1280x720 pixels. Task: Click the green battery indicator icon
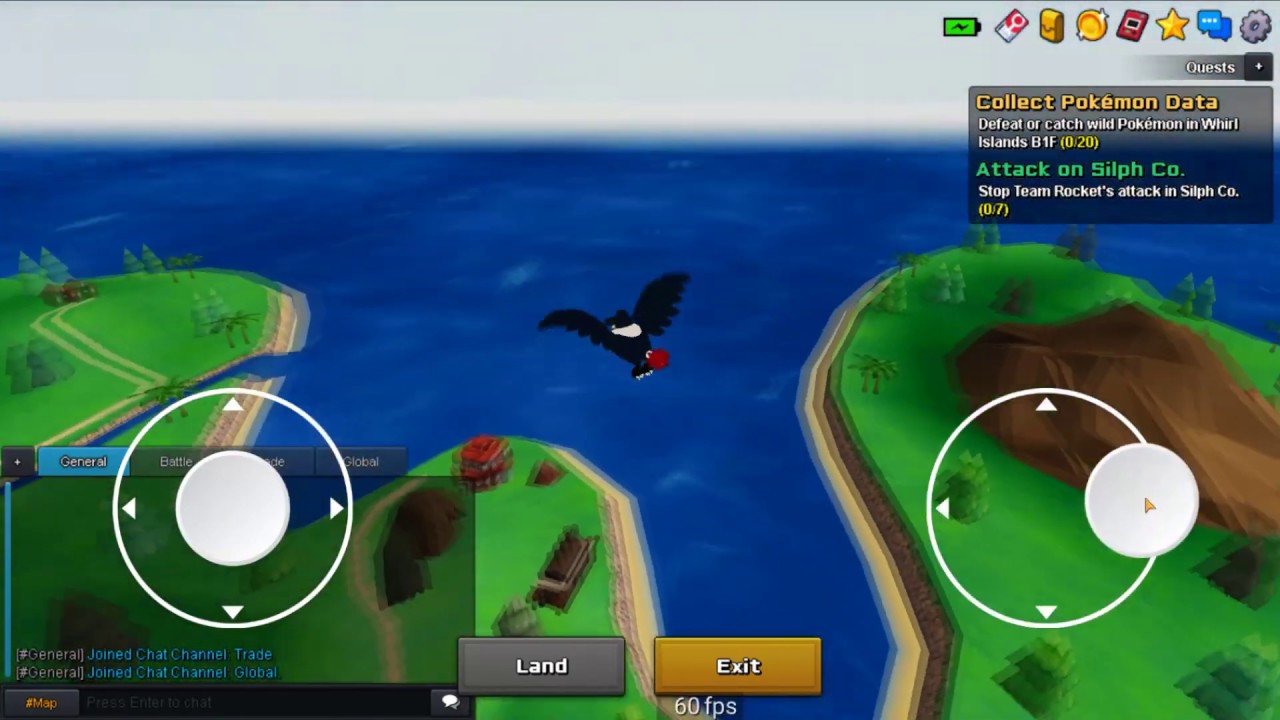pos(961,27)
